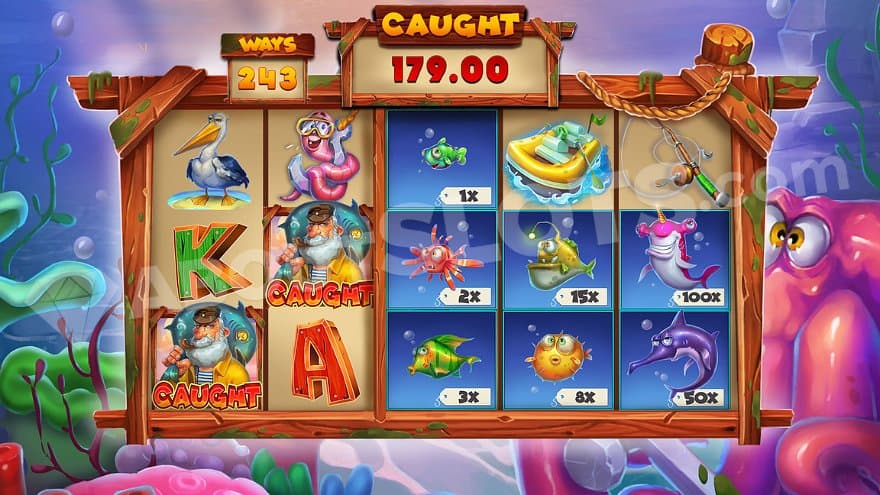
Task: Select the green fish 1x tile
Action: pos(443,158)
